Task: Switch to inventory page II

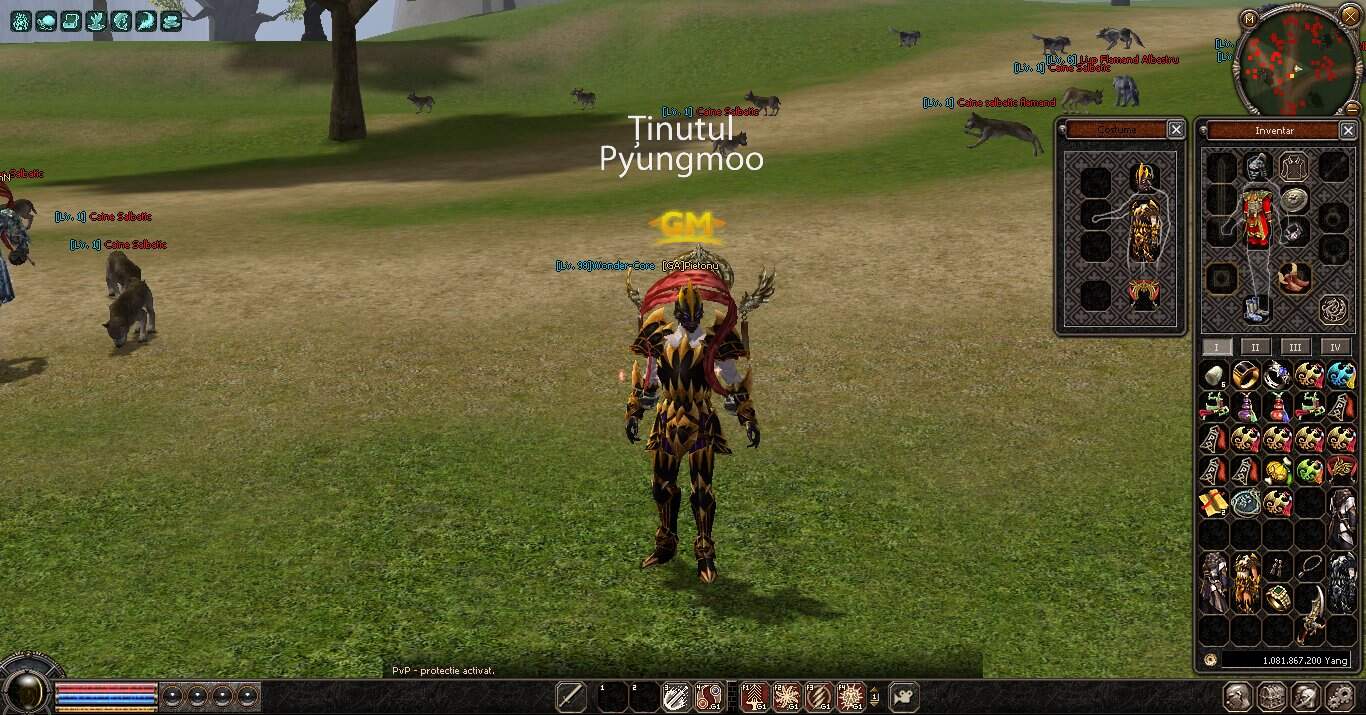Action: (x=1255, y=347)
